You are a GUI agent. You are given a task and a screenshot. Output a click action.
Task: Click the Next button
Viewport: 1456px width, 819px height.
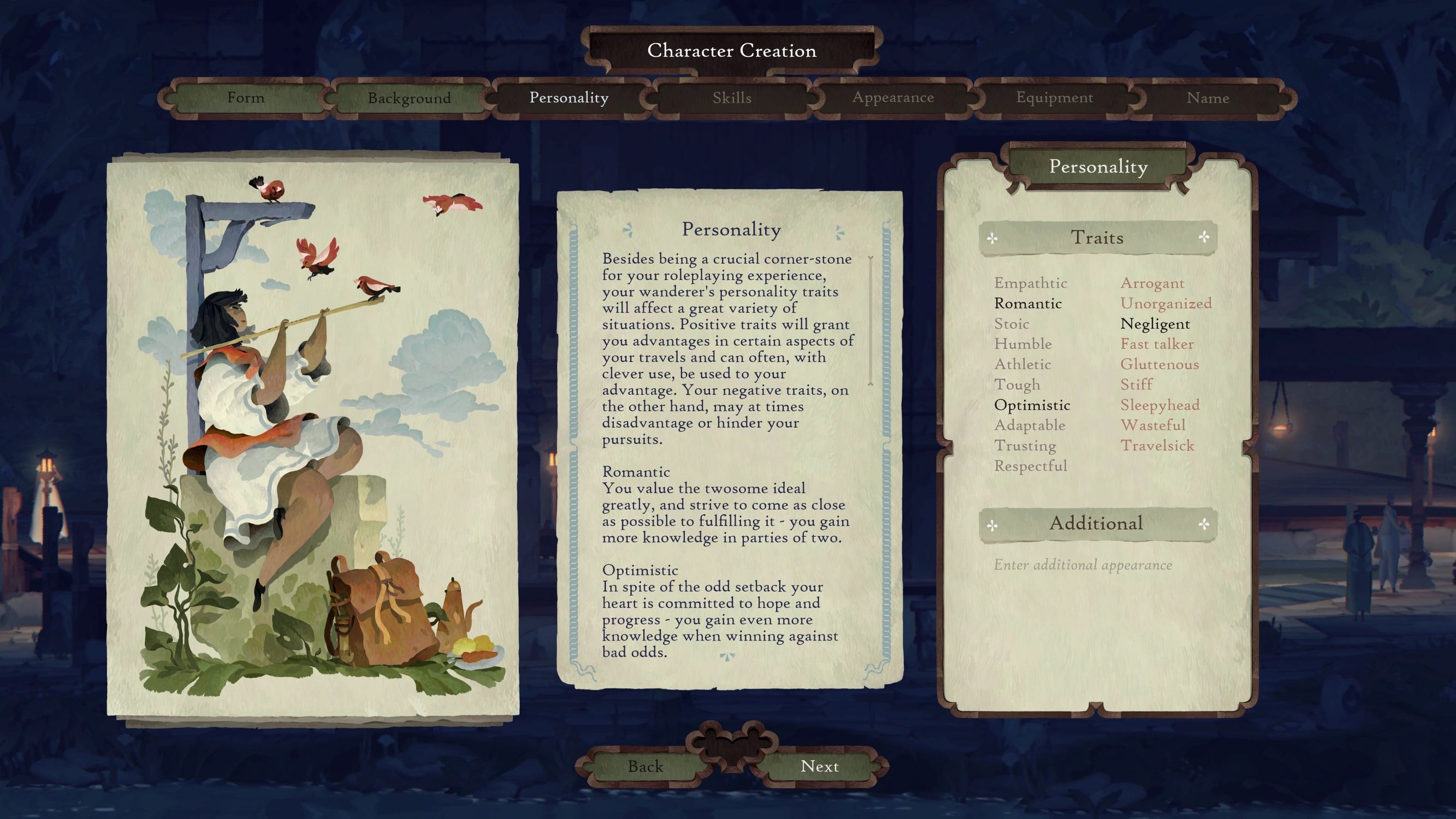click(x=819, y=767)
